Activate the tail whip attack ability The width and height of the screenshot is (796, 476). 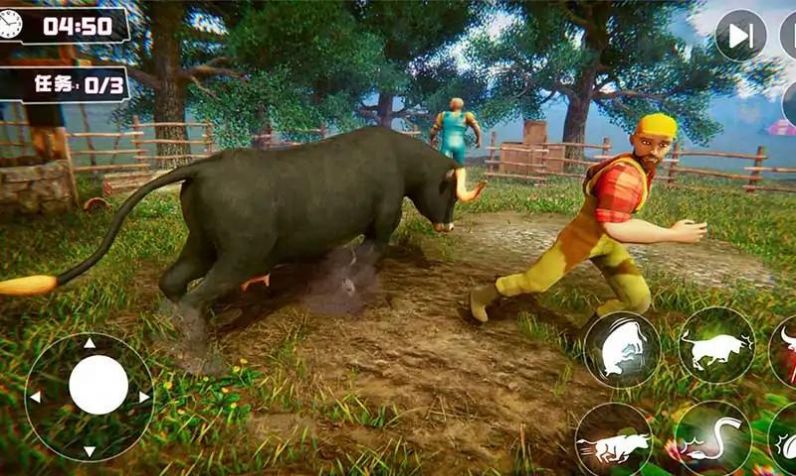[713, 438]
